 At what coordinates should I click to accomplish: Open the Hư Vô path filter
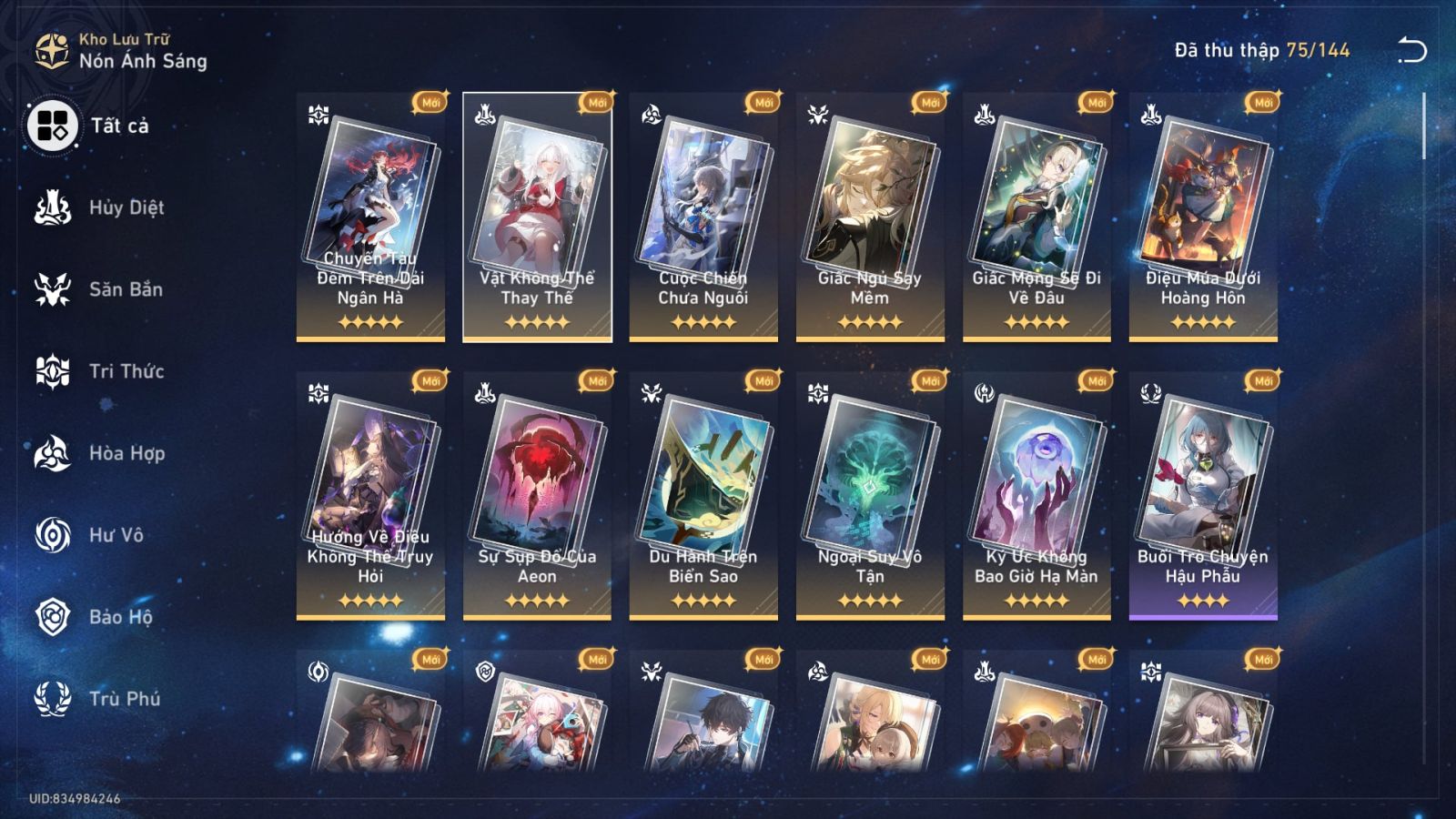(52, 535)
